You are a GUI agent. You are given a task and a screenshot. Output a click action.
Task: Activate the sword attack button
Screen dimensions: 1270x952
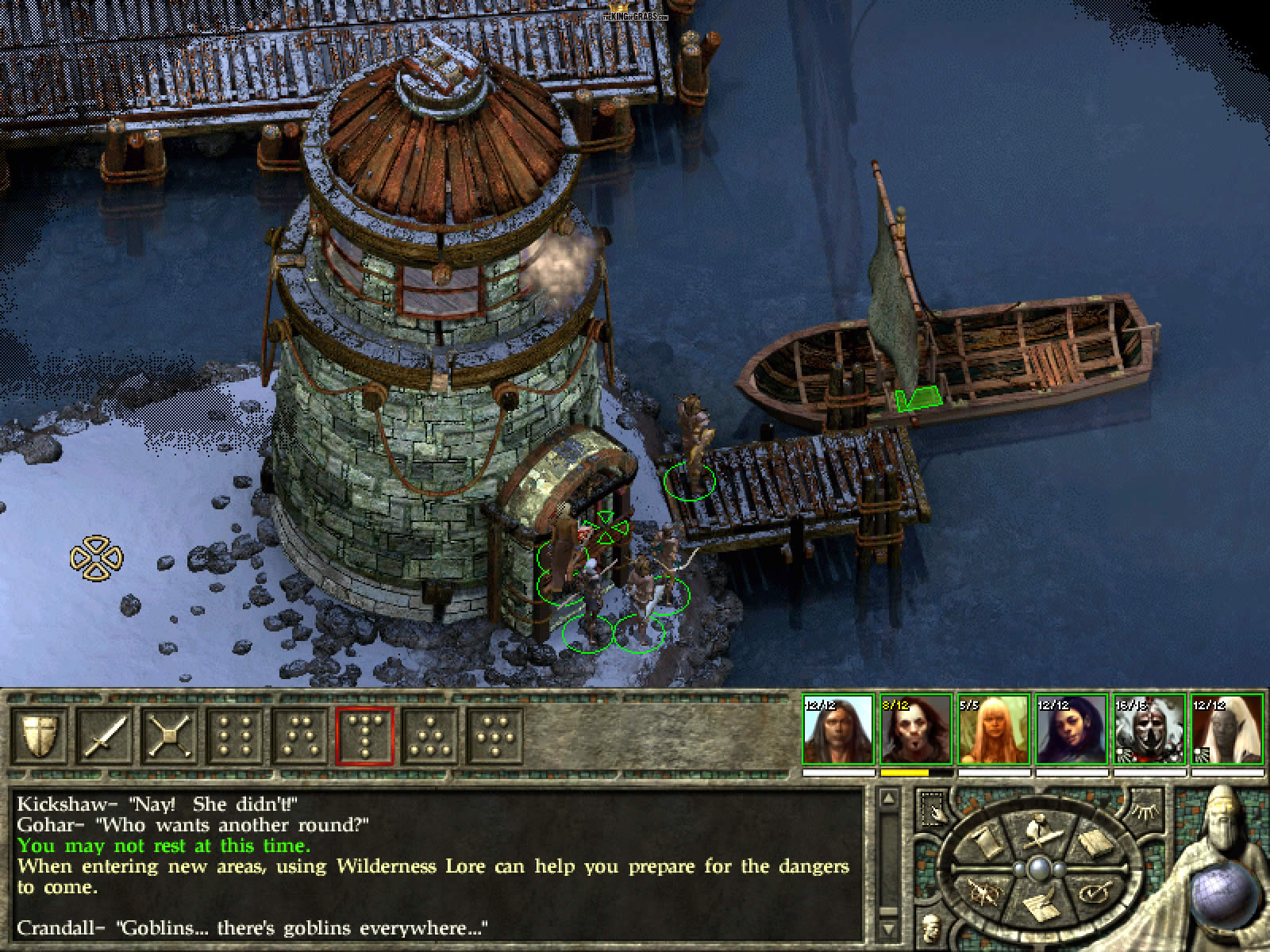tap(103, 736)
